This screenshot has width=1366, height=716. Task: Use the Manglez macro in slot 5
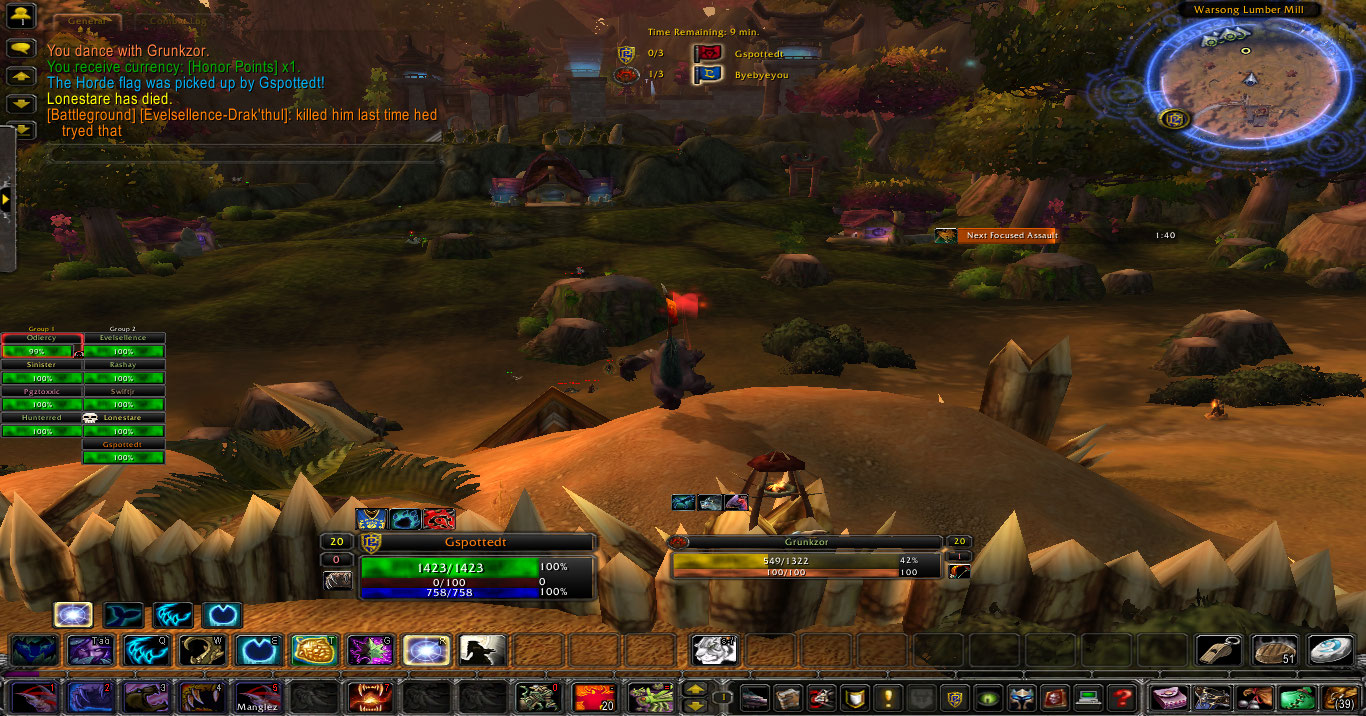coord(254,696)
